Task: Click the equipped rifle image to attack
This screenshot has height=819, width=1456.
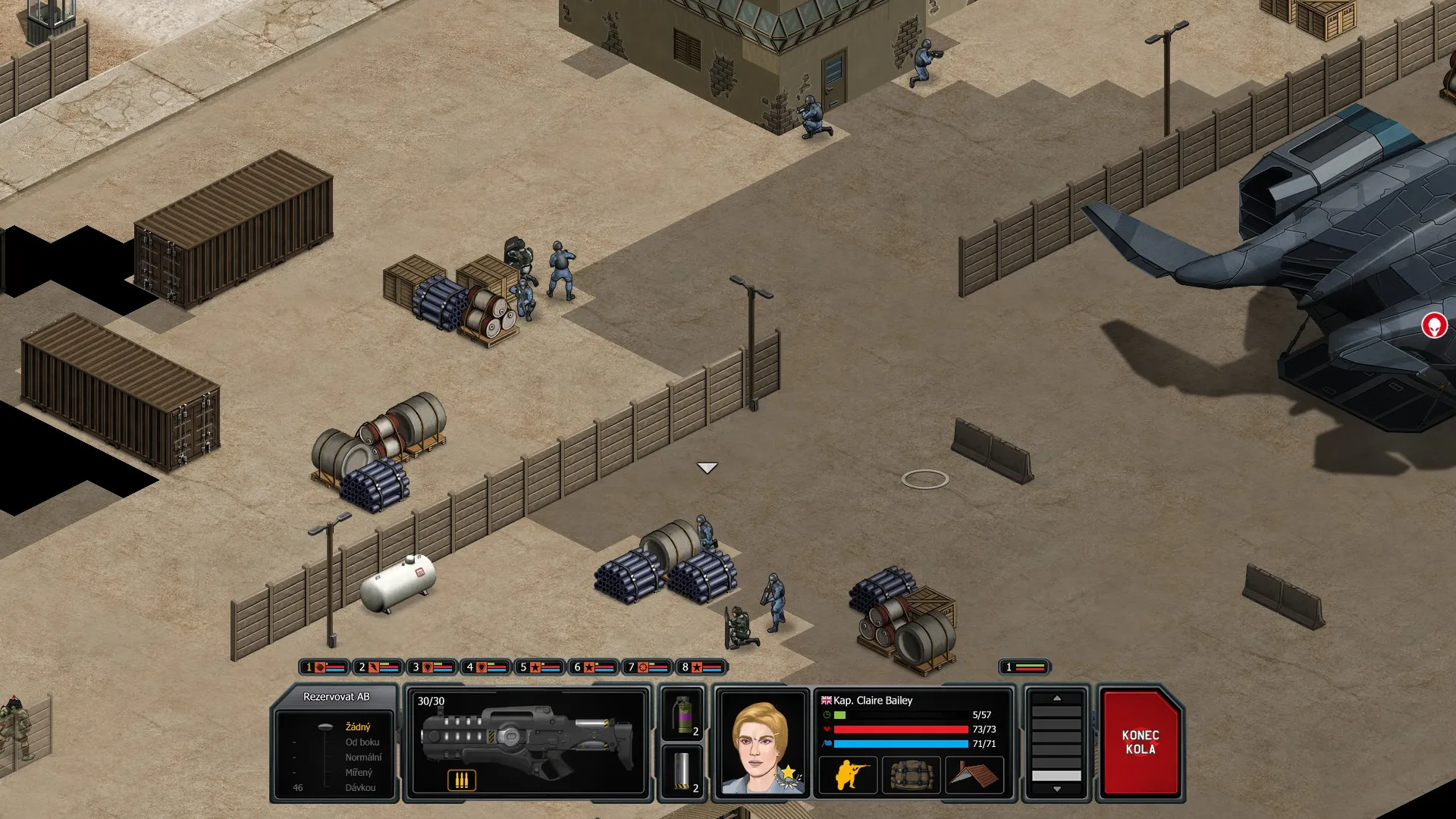Action: pyautogui.click(x=531, y=739)
